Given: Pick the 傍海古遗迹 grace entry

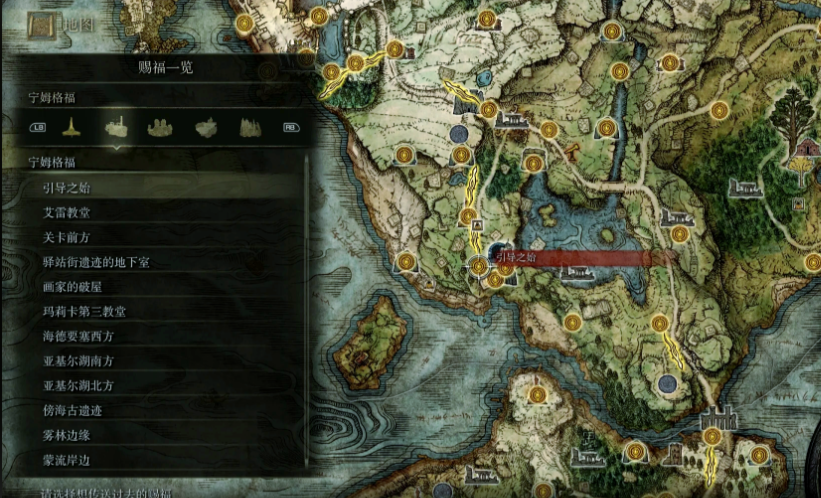Looking at the screenshot, I should [x=72, y=410].
